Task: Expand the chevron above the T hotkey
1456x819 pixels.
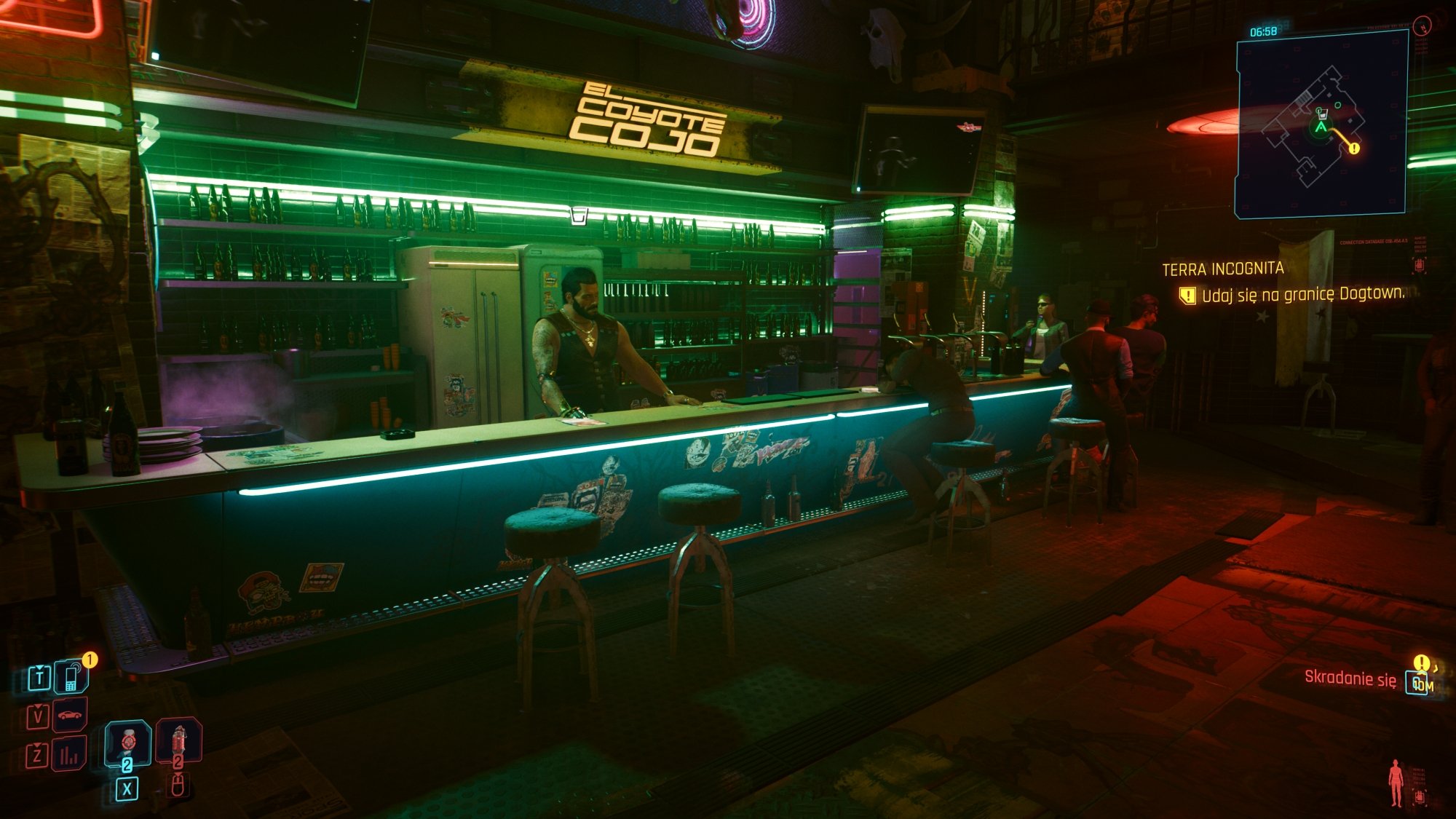Action: [40, 668]
